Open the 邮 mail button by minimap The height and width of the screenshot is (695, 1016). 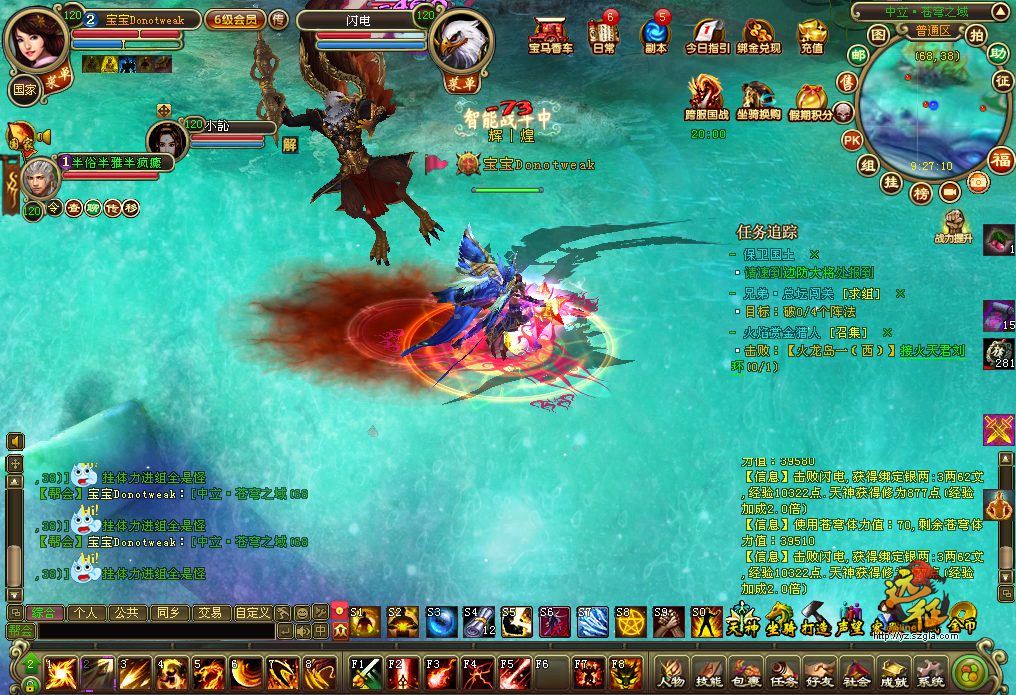pyautogui.click(x=858, y=54)
